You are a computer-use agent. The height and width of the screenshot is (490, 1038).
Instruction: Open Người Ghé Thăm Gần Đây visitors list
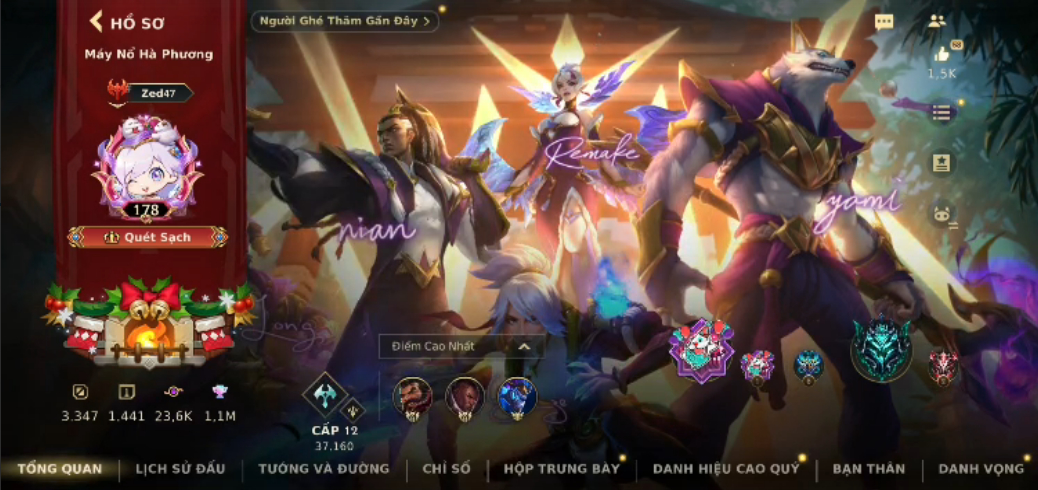coord(345,21)
